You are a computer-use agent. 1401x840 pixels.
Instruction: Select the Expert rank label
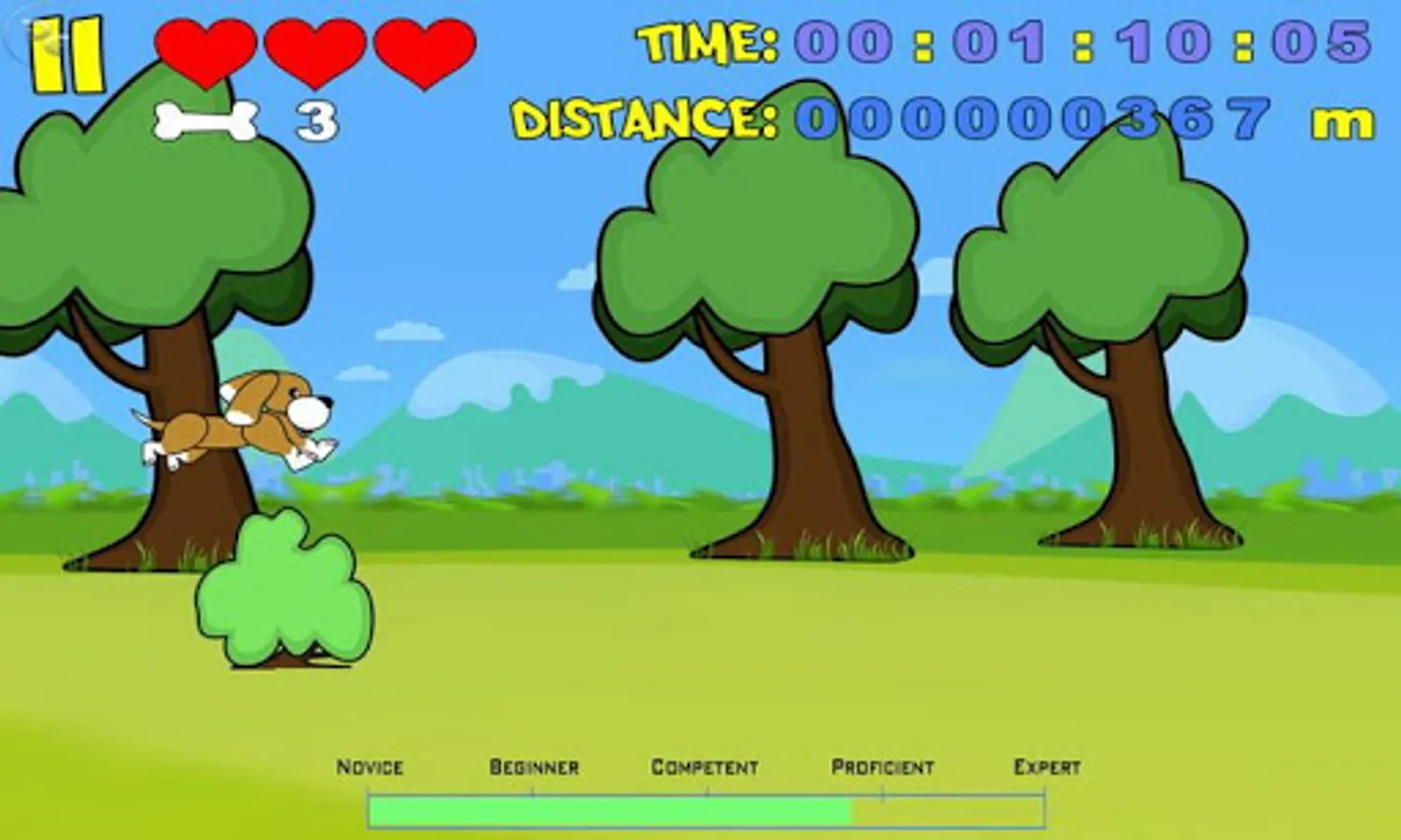point(1045,767)
